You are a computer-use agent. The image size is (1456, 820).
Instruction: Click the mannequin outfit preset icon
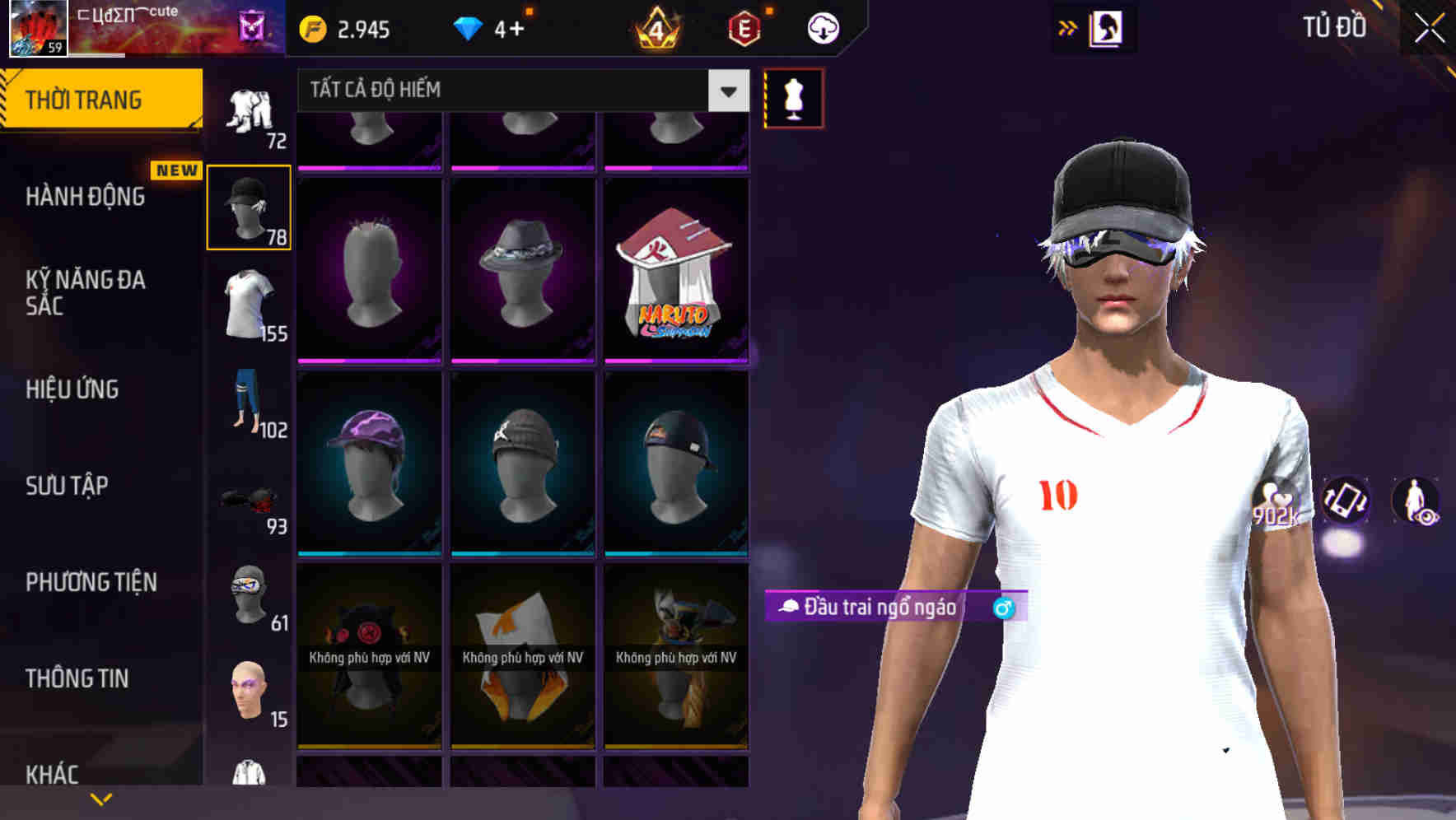pyautogui.click(x=793, y=96)
